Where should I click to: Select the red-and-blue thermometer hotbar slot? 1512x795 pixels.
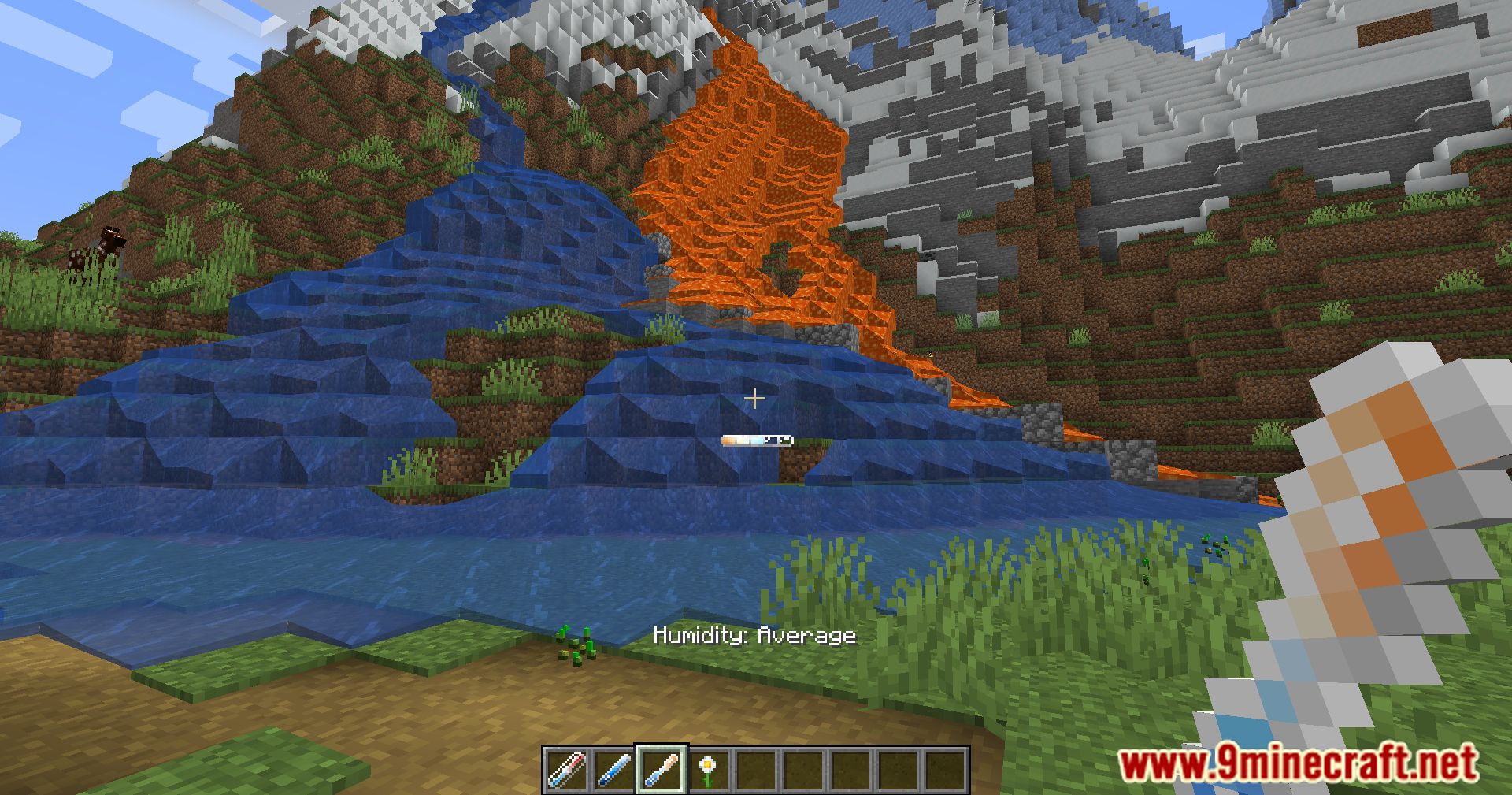click(x=567, y=770)
